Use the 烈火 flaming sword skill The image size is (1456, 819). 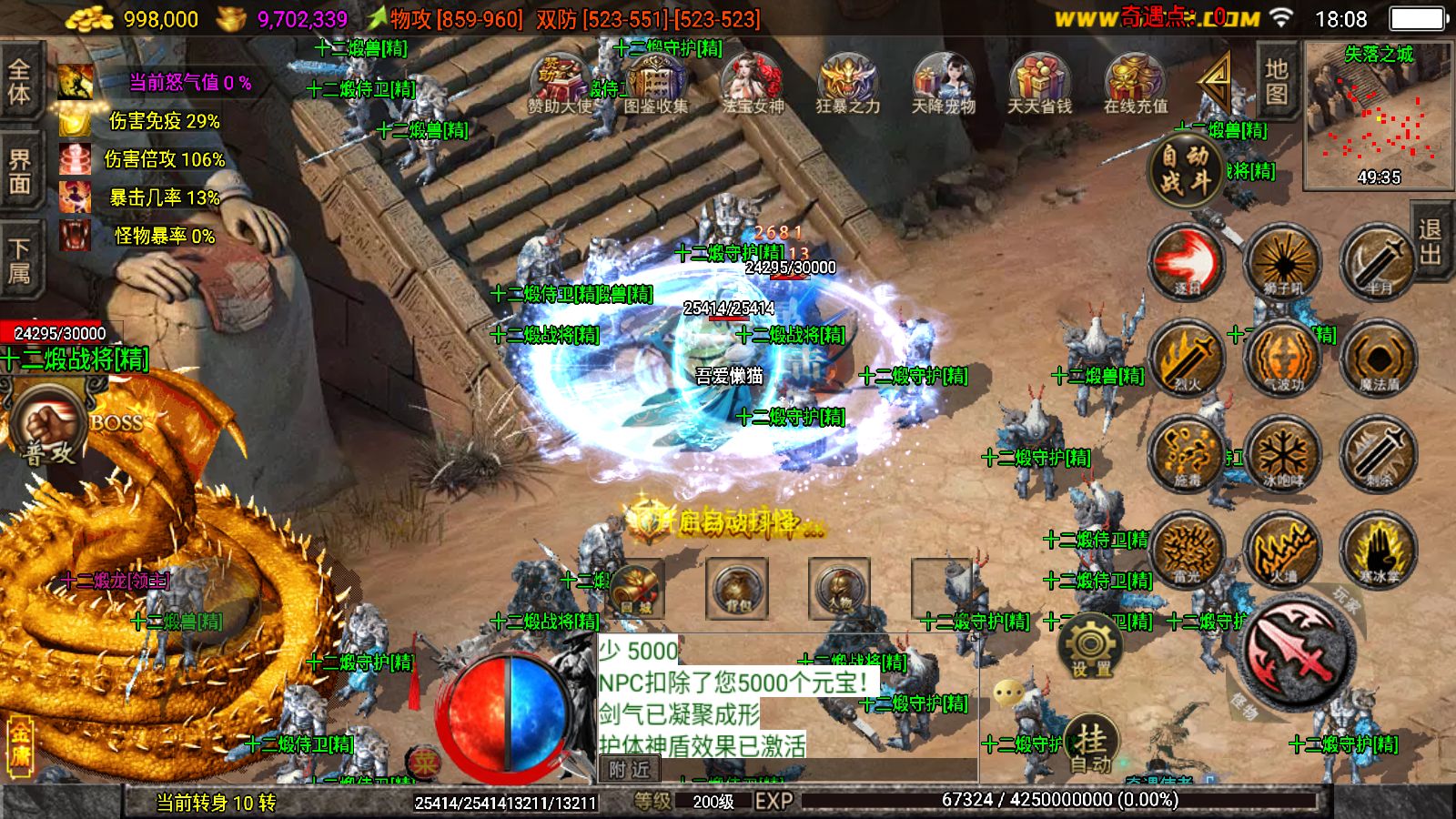(x=1187, y=358)
